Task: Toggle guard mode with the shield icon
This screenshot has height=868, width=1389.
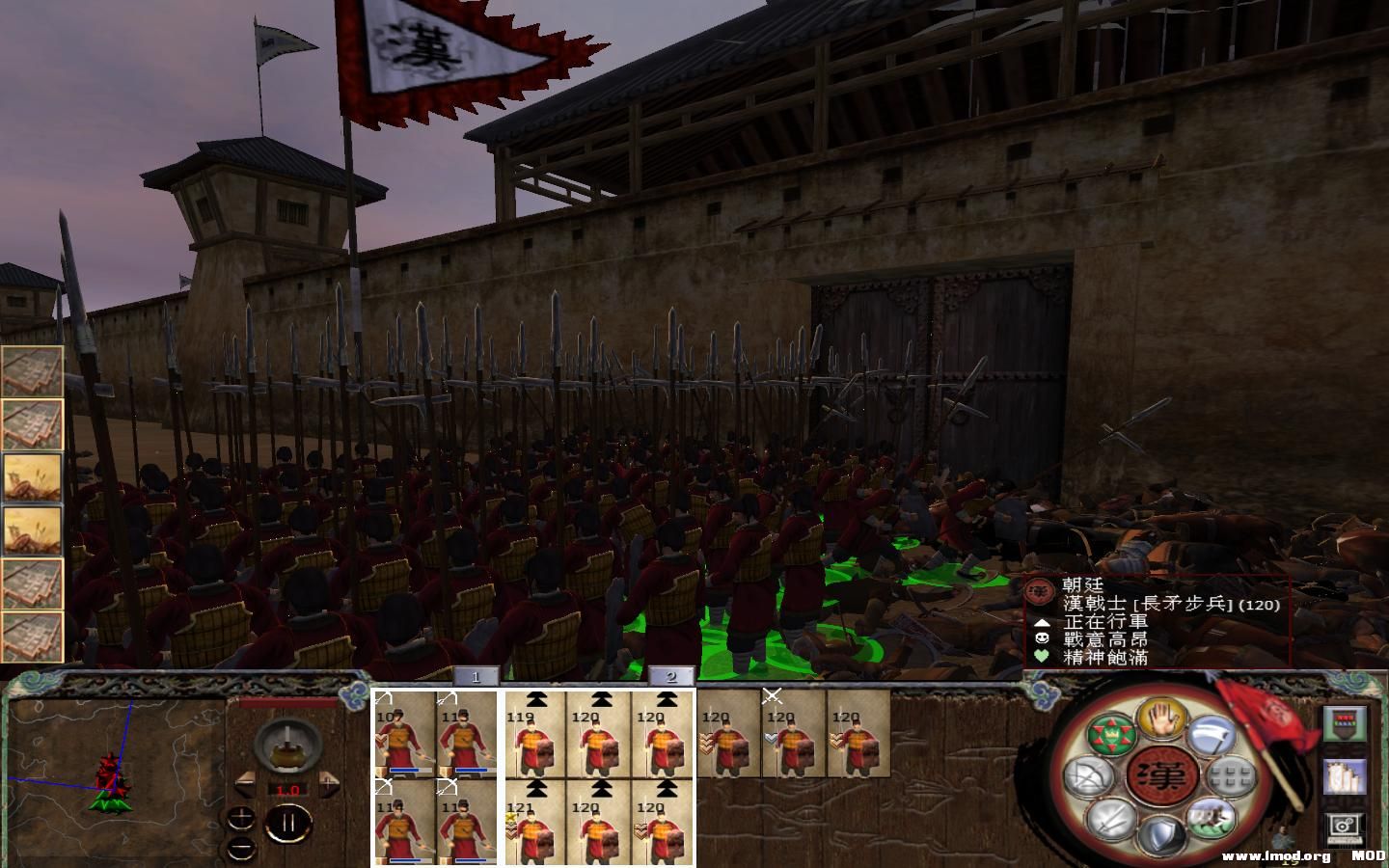Action: click(1163, 832)
